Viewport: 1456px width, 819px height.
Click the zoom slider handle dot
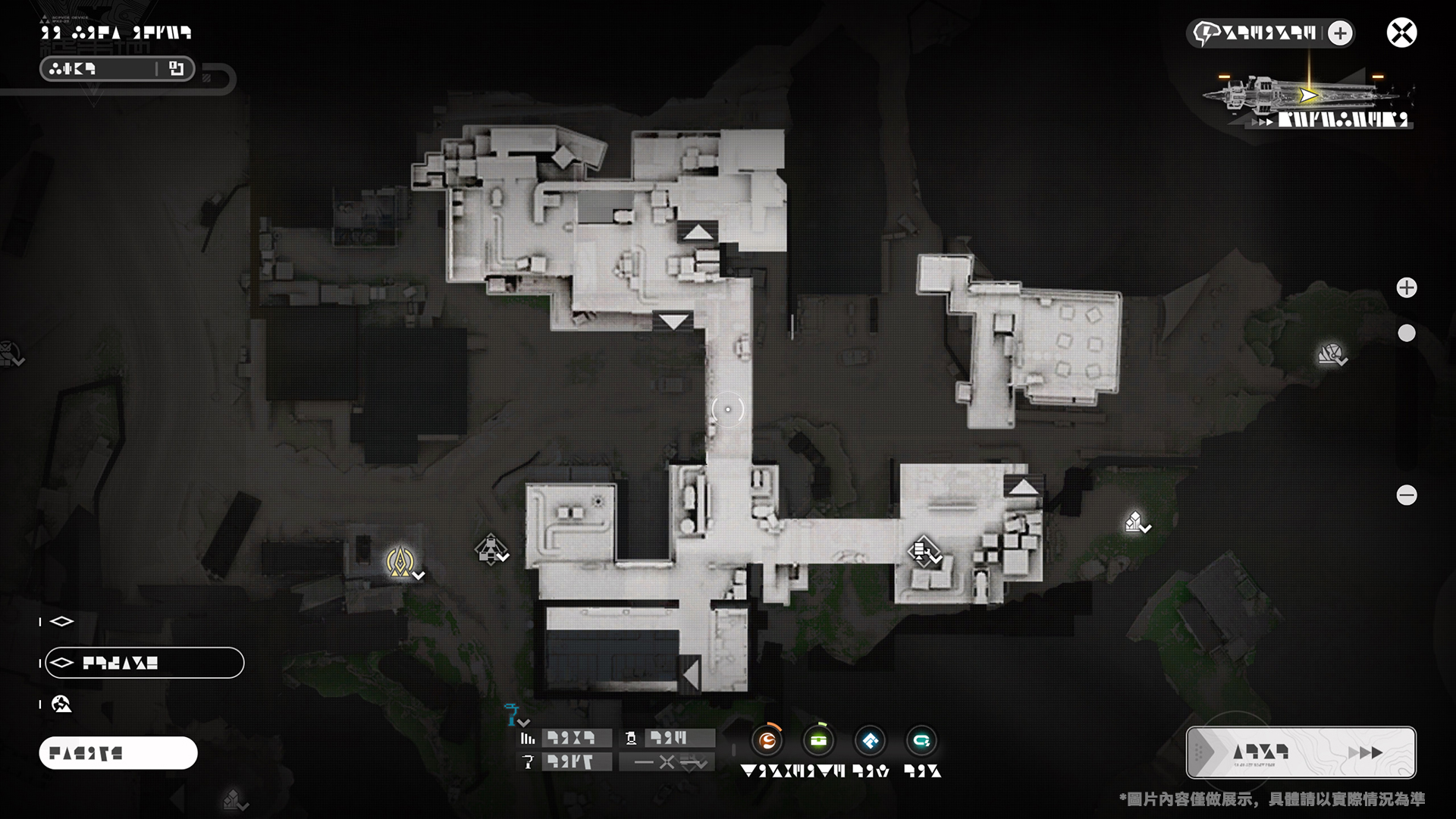coord(1407,333)
